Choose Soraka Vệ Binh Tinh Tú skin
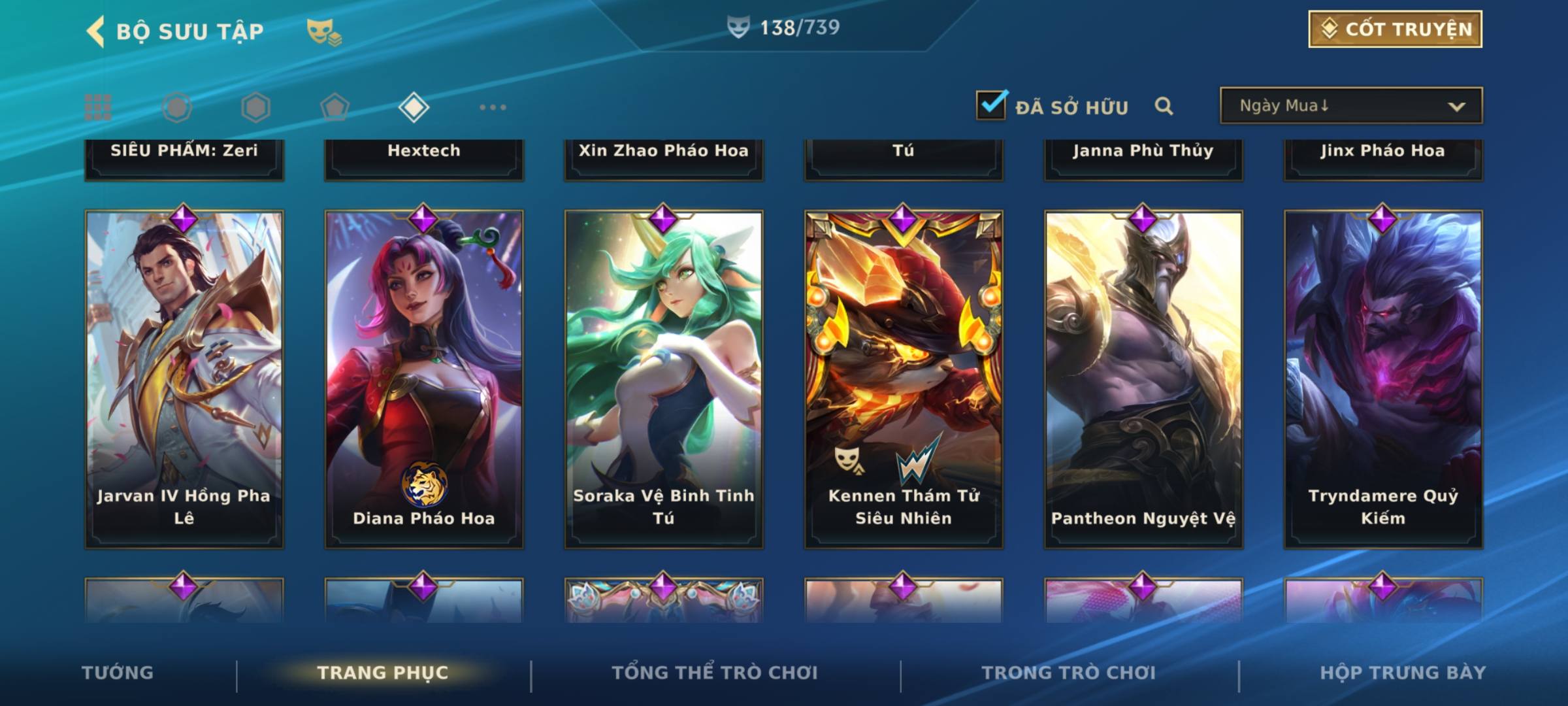This screenshot has width=1568, height=706. click(664, 379)
